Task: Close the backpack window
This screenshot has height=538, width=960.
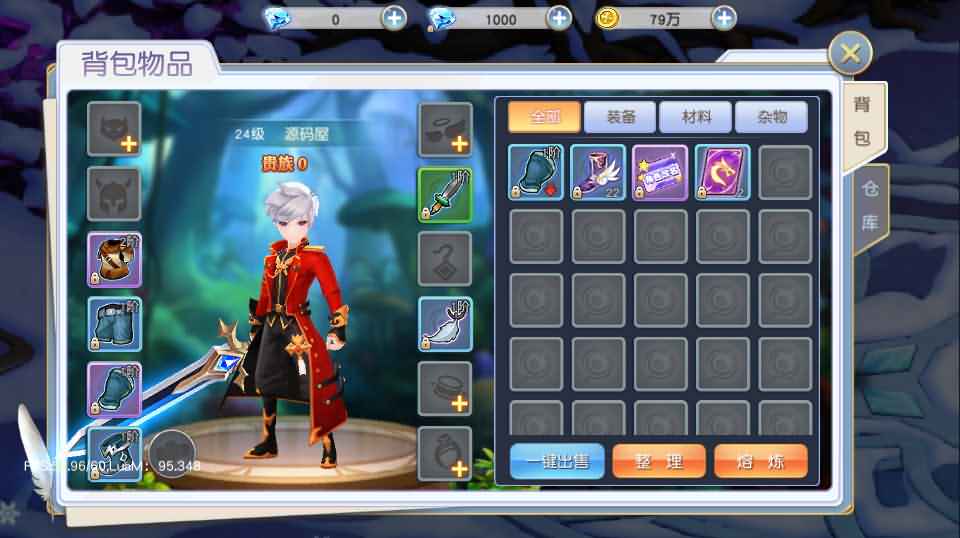Action: 850,53
